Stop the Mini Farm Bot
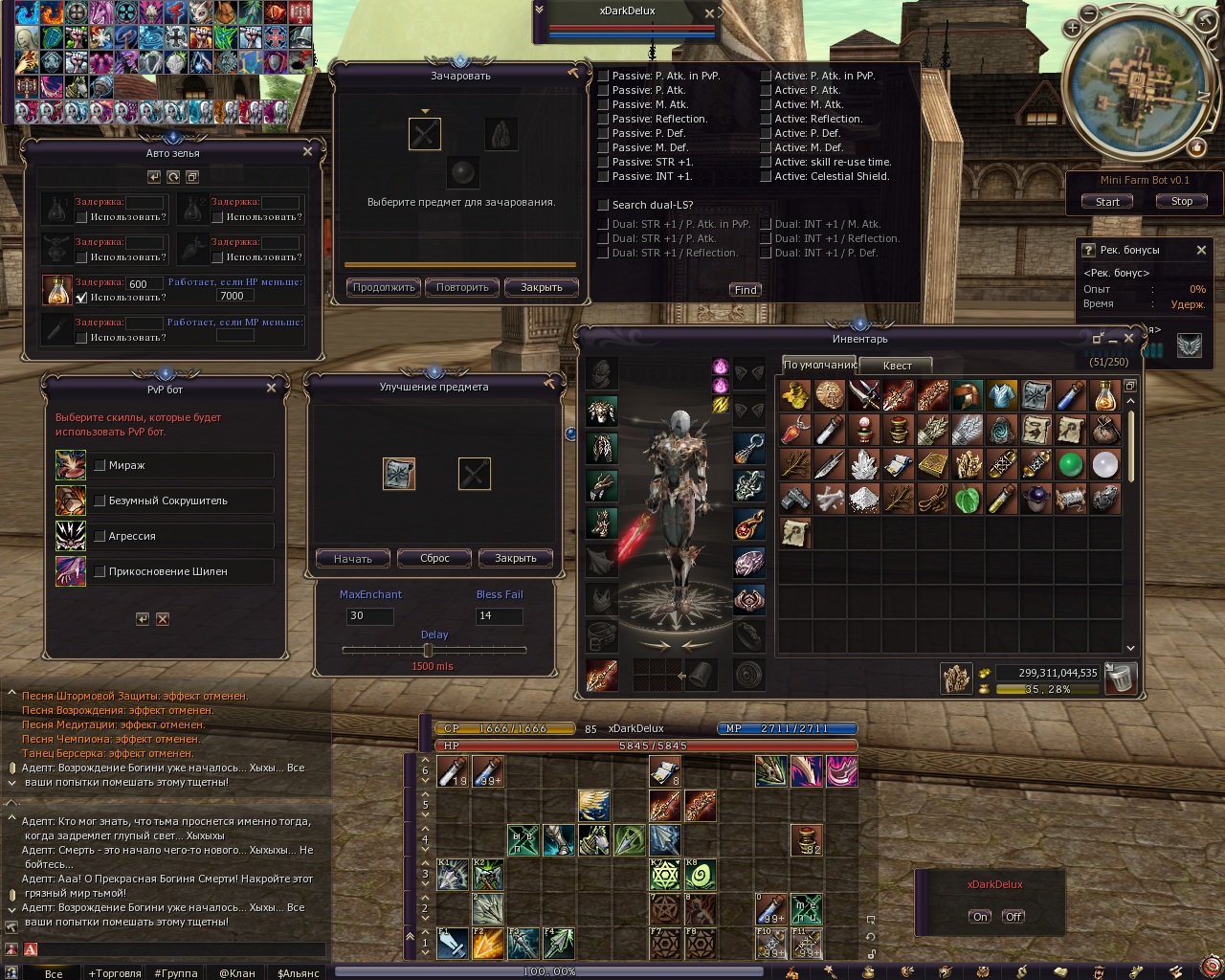The height and width of the screenshot is (980, 1225). (x=1182, y=201)
